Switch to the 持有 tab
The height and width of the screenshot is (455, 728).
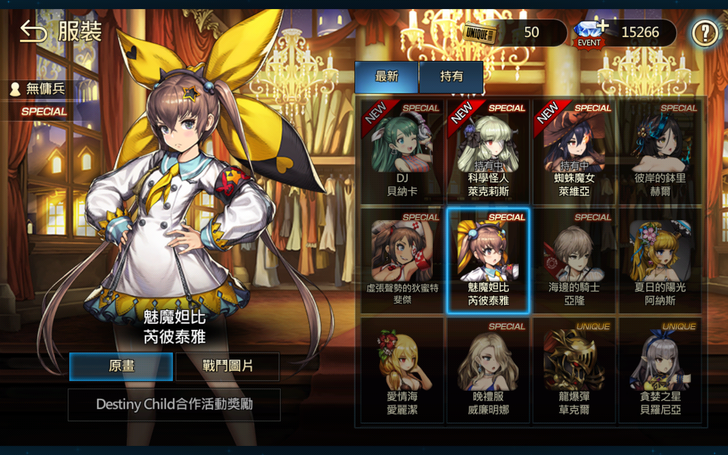point(451,76)
